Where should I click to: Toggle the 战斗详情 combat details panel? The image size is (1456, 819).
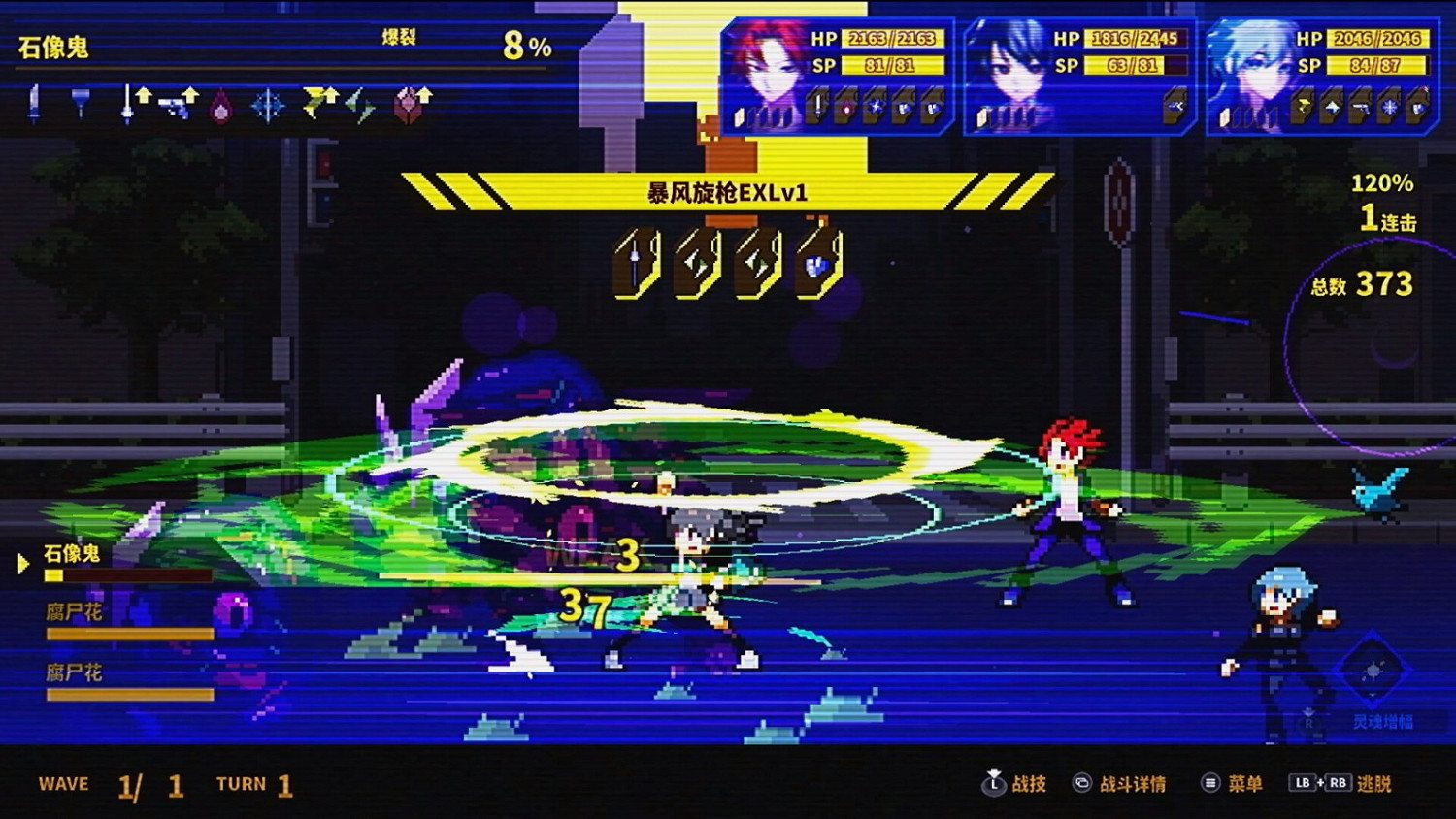[x=1132, y=783]
